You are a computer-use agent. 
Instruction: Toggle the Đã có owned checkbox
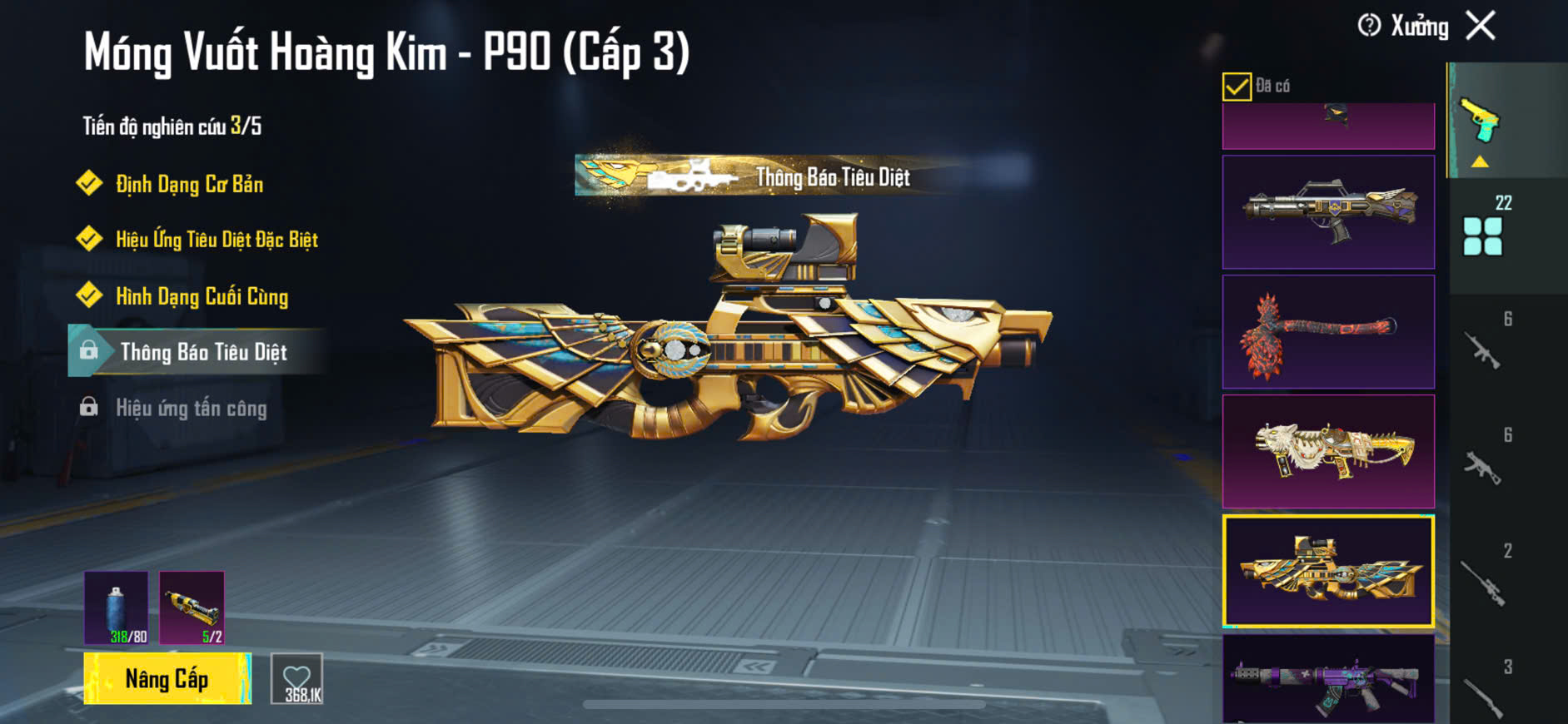pos(1237,87)
